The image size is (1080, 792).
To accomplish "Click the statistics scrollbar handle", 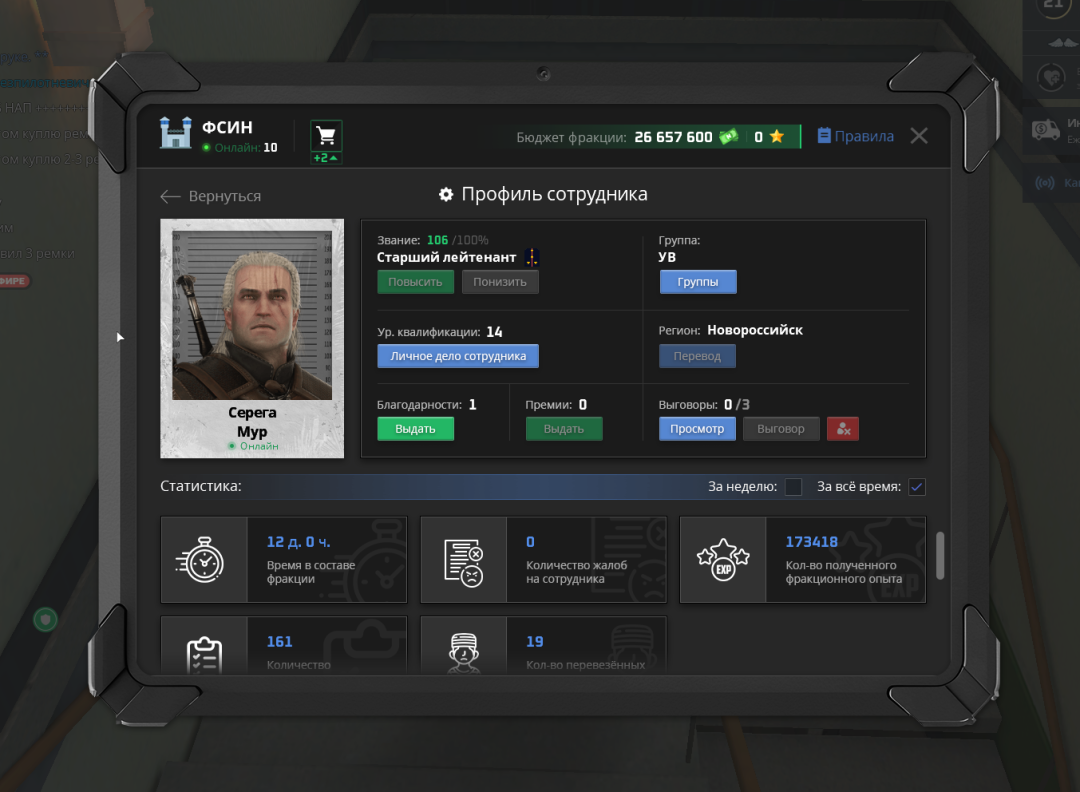I will click(x=940, y=556).
